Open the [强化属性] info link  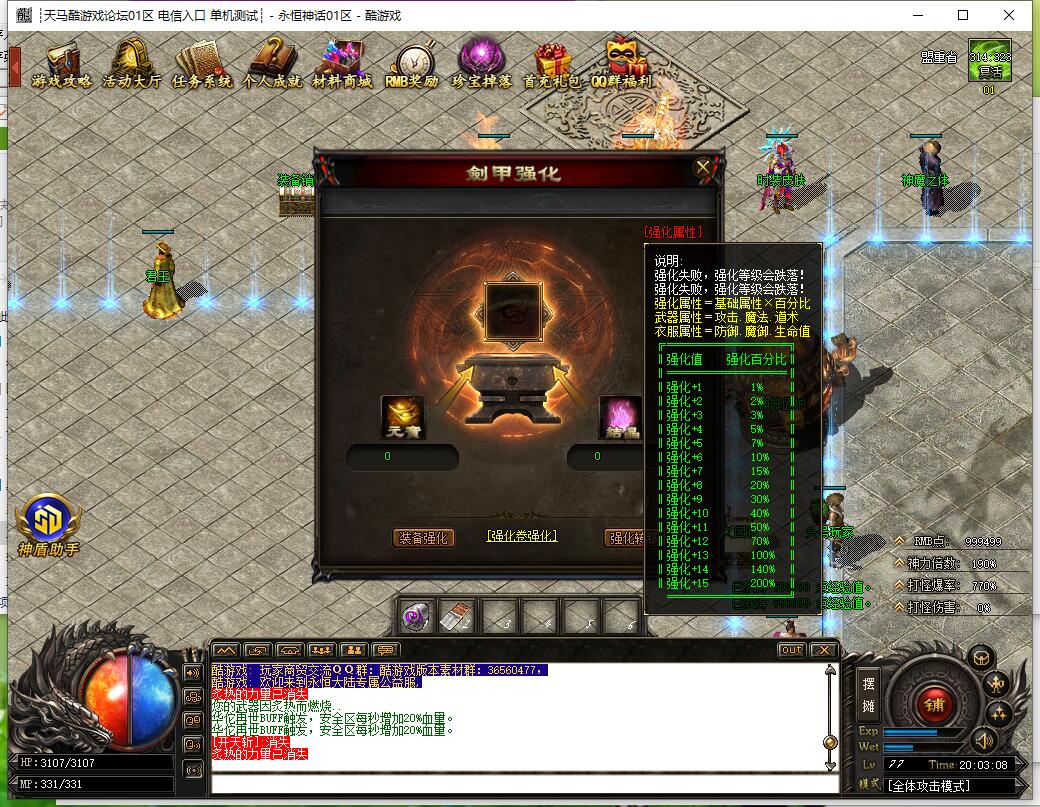pyautogui.click(x=673, y=232)
